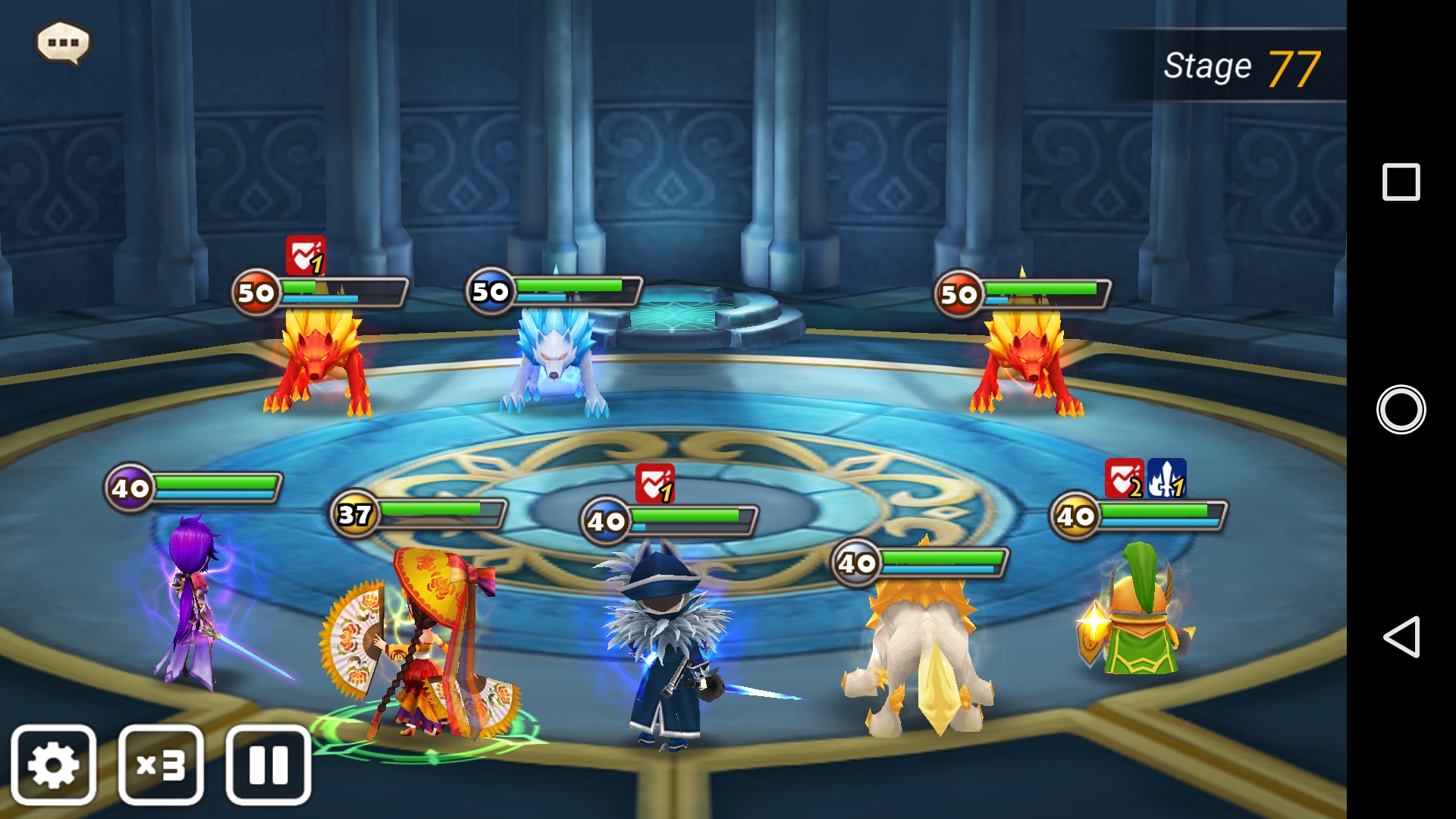Tap the Android home circle button

[x=1401, y=409]
